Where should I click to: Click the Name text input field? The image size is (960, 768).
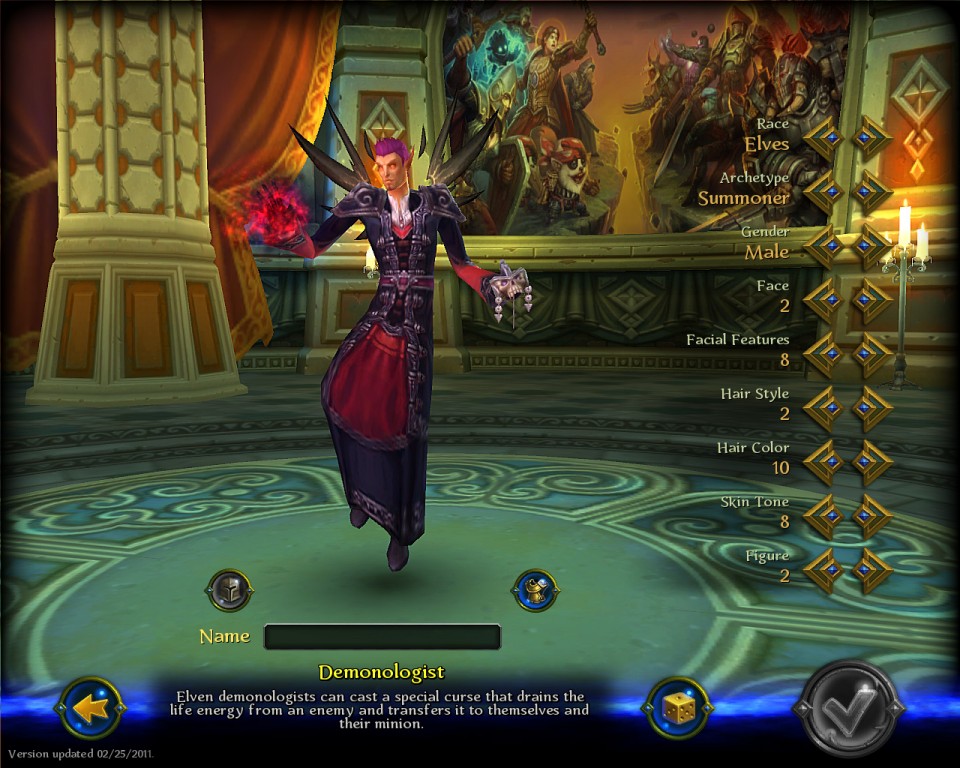382,637
